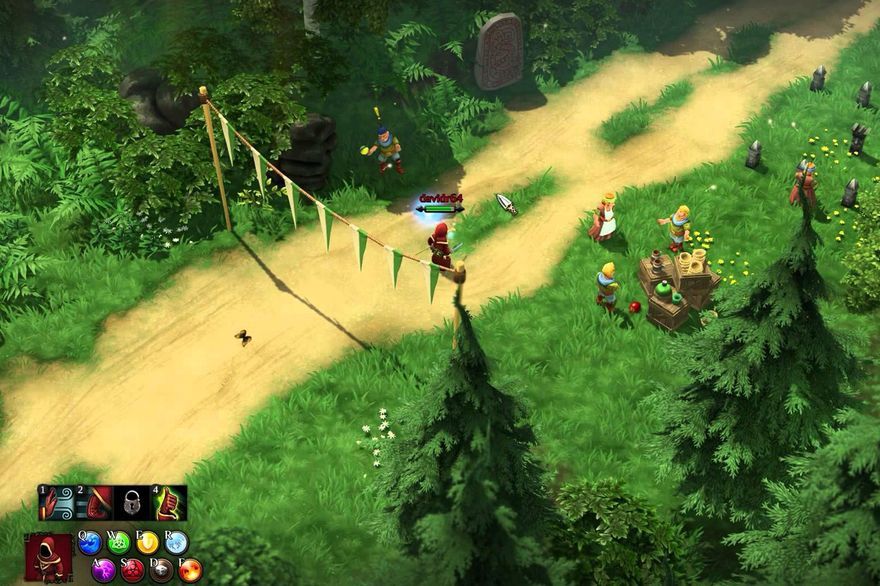Choose the green life element orb
Viewport: 880px width, 586px height.
click(119, 543)
